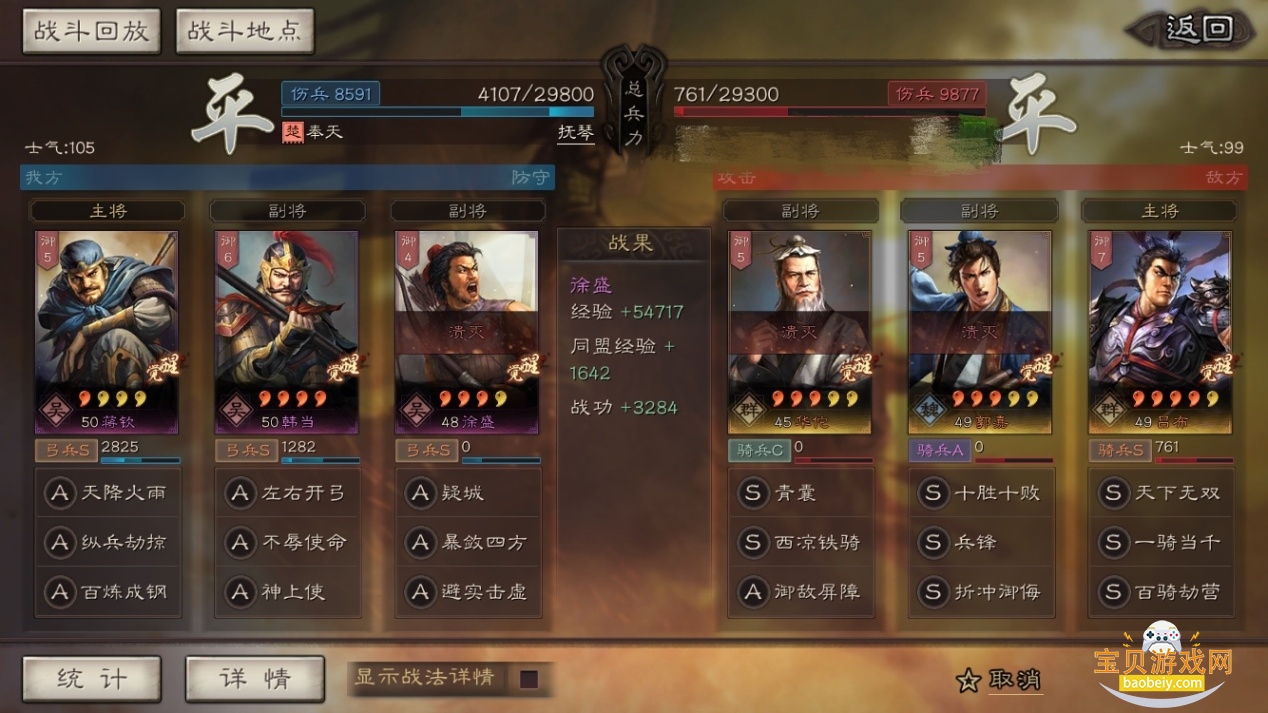
Task: Select the 蒋钦 general card
Action: 107,332
